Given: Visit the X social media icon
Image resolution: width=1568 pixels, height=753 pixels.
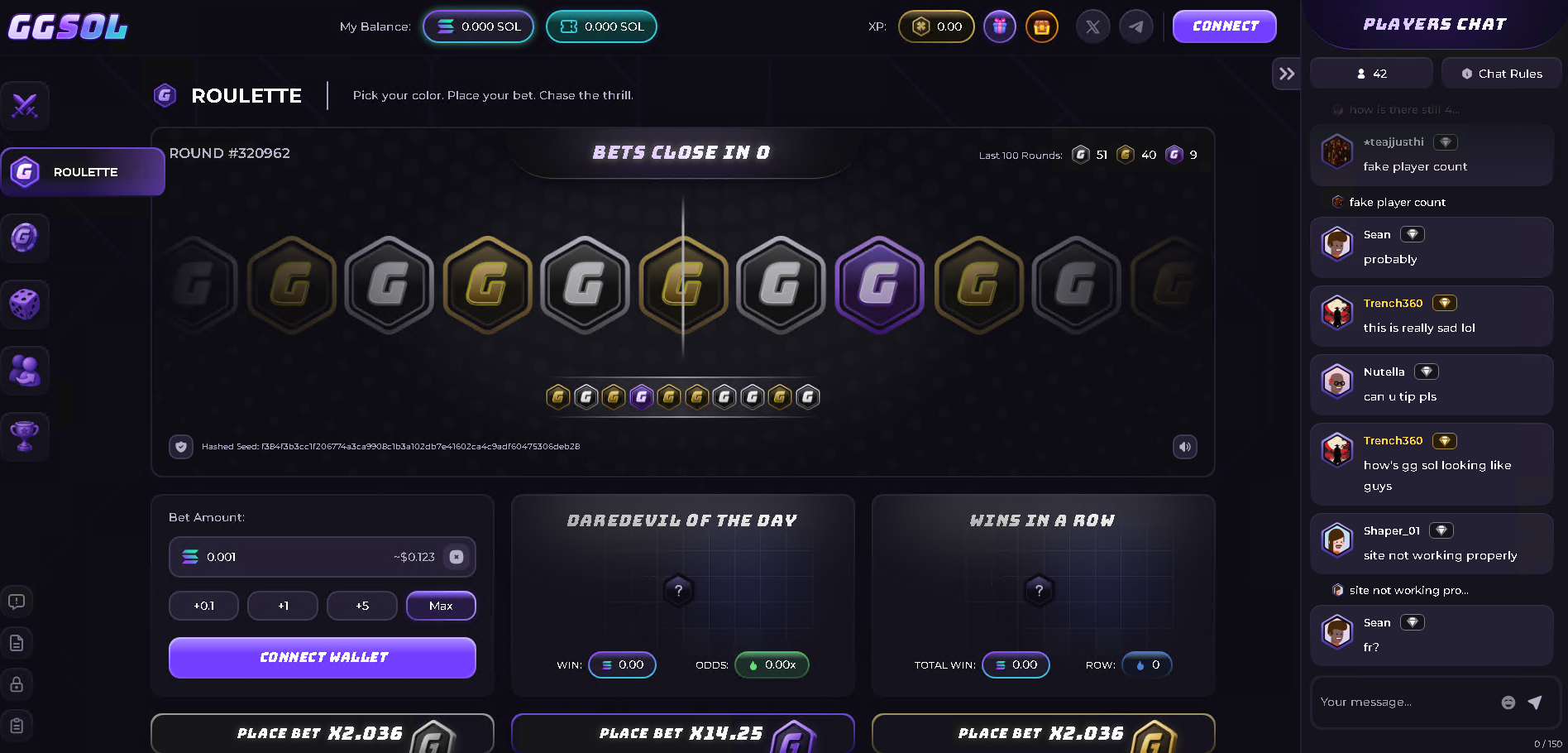Looking at the screenshot, I should click(1092, 26).
